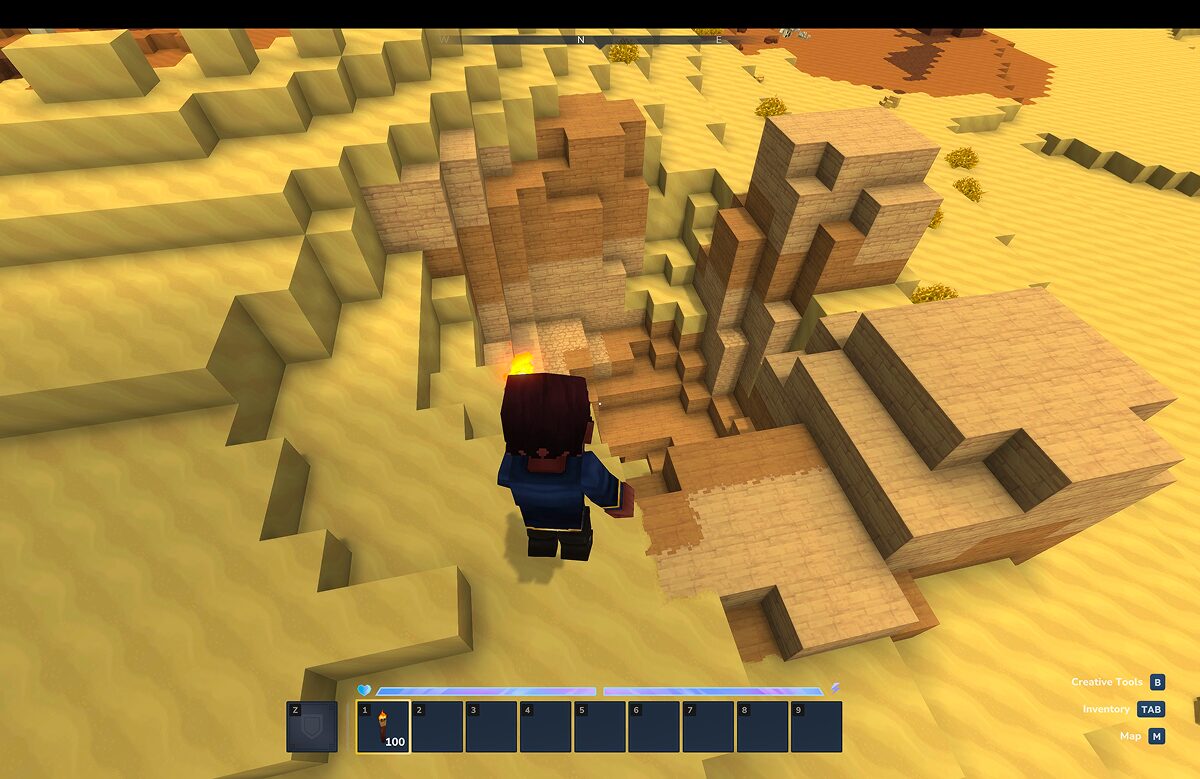1200x779 pixels.
Task: Select the torch hotbar slot
Action: click(383, 726)
